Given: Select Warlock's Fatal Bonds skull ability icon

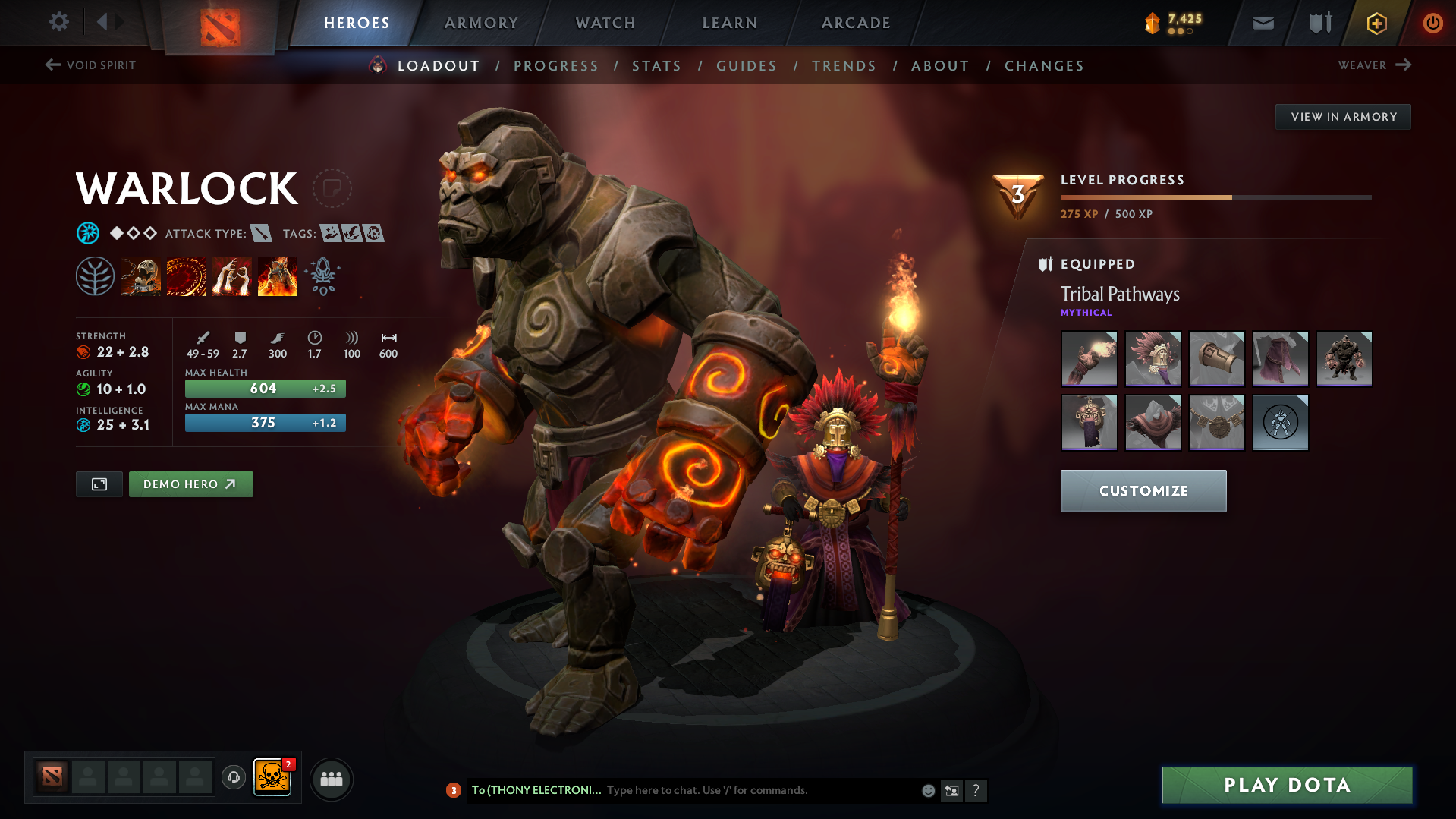Looking at the screenshot, I should [141, 276].
